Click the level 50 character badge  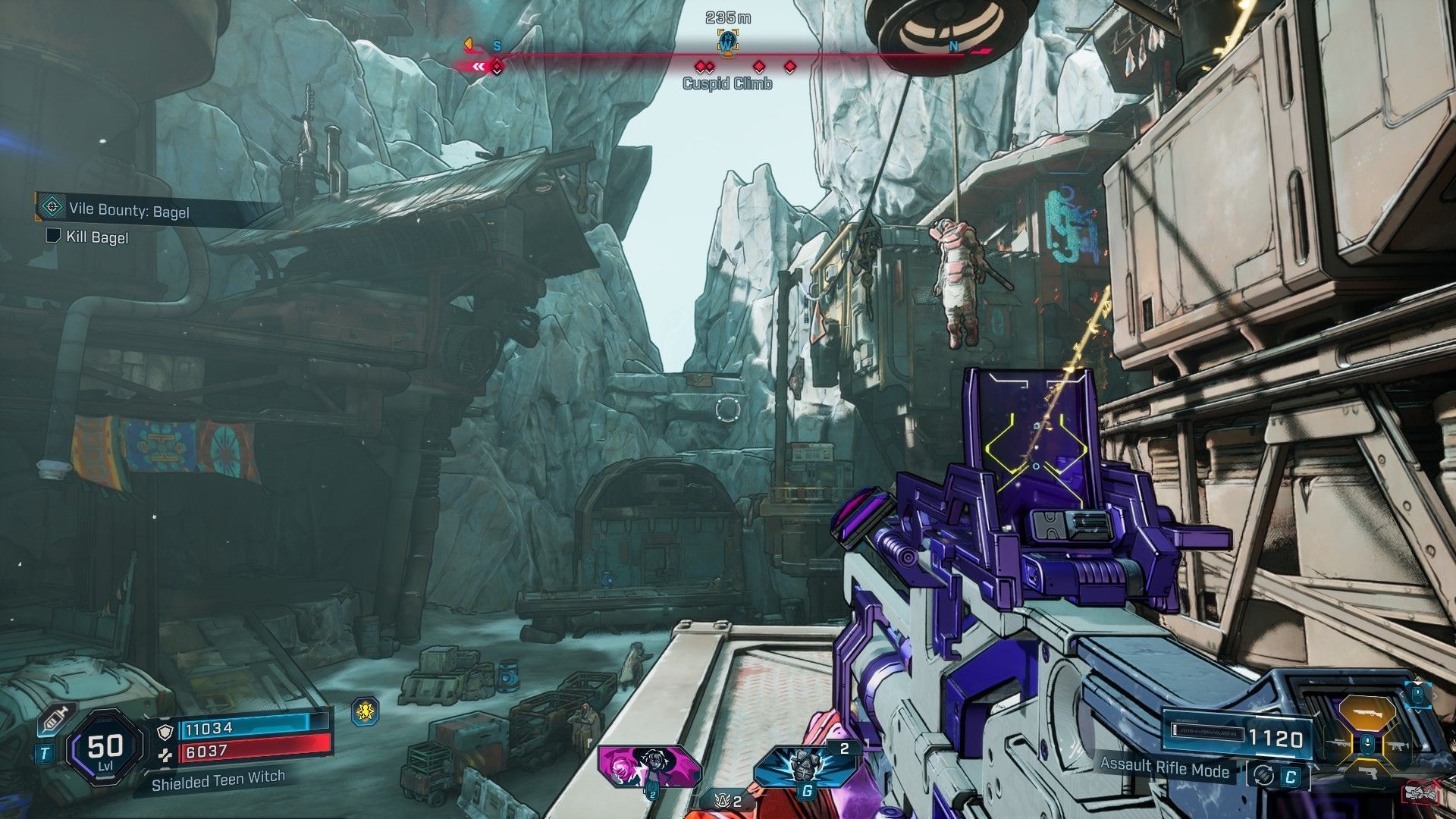(105, 748)
